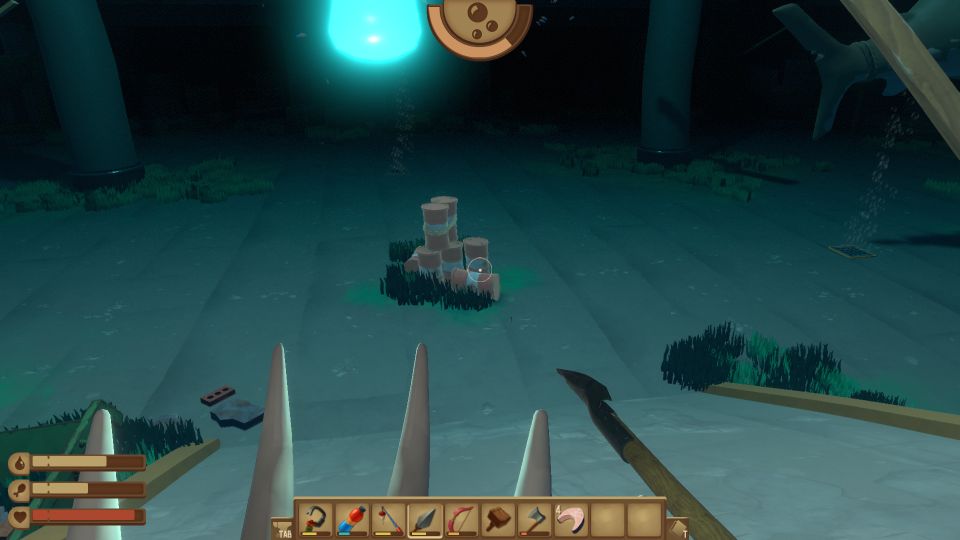Select the spear hotbar slot
Image resolution: width=960 pixels, height=540 pixels.
coord(425,518)
